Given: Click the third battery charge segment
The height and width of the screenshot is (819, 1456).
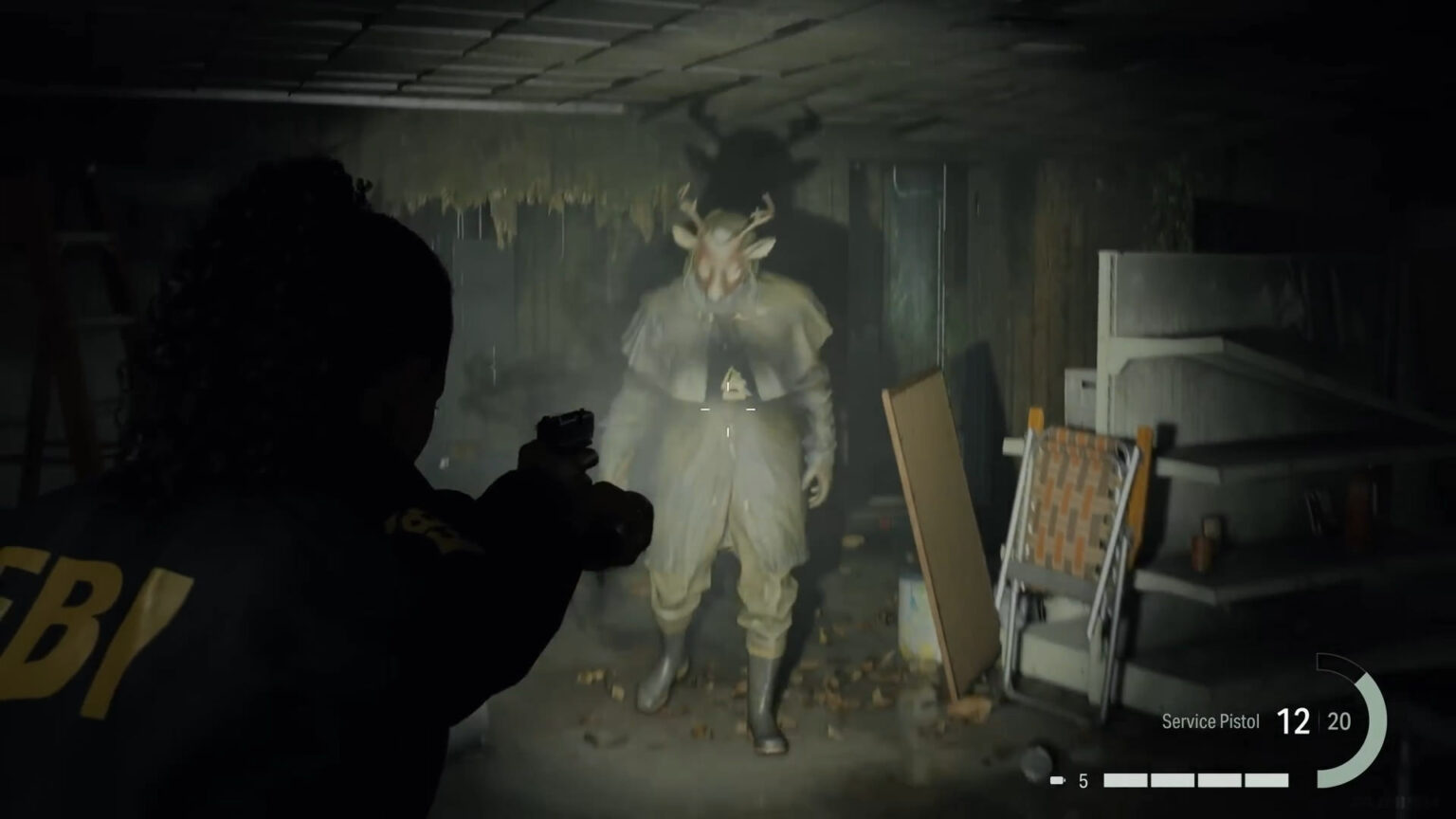Looking at the screenshot, I should pos(1219,779).
